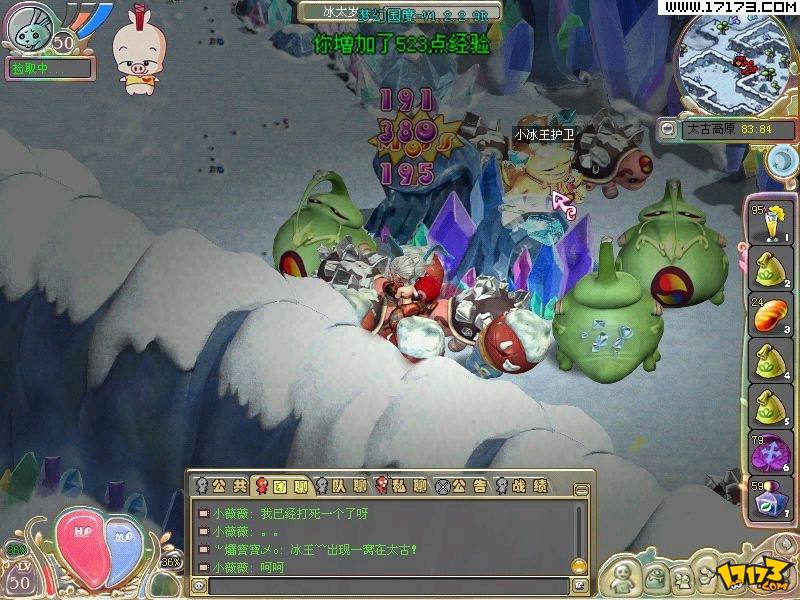Use the blue potion bottle in slot 7
The image size is (800, 600).
(x=769, y=498)
